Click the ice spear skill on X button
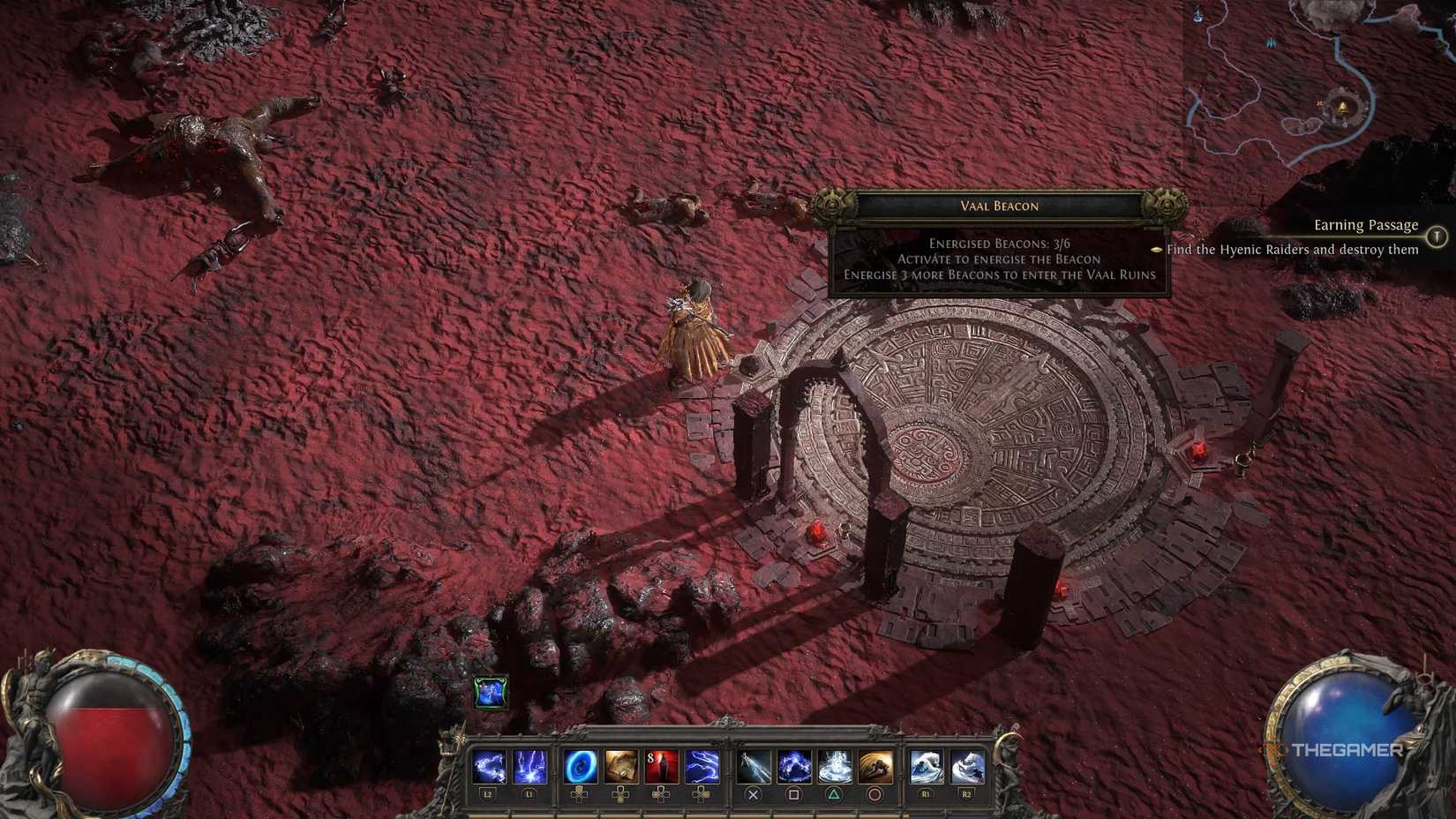1456x819 pixels. (754, 766)
